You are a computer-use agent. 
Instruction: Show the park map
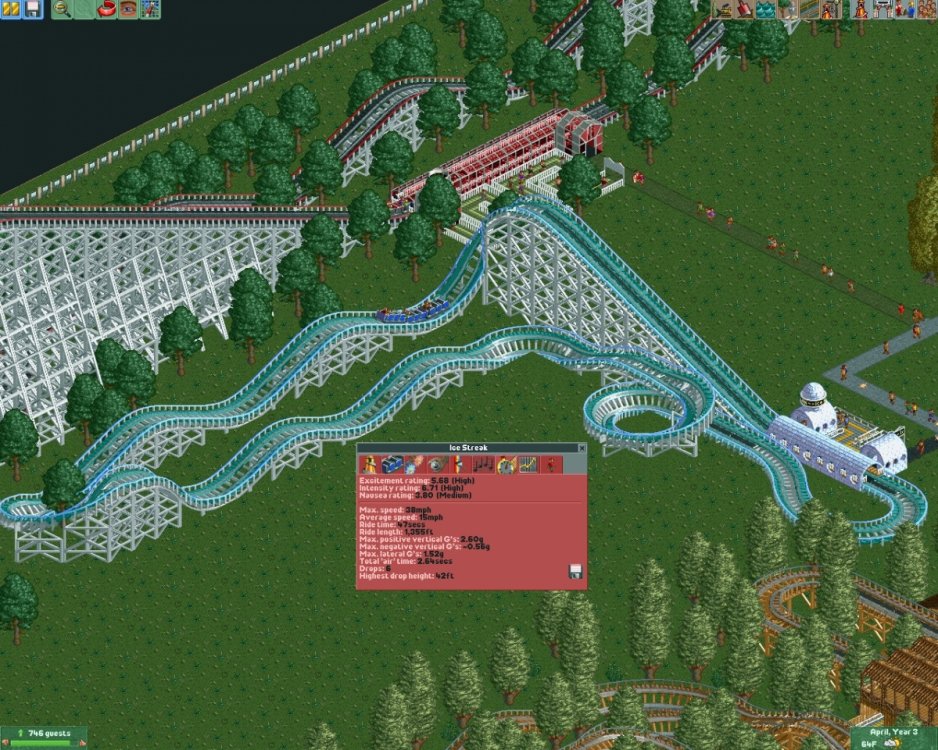tap(150, 9)
